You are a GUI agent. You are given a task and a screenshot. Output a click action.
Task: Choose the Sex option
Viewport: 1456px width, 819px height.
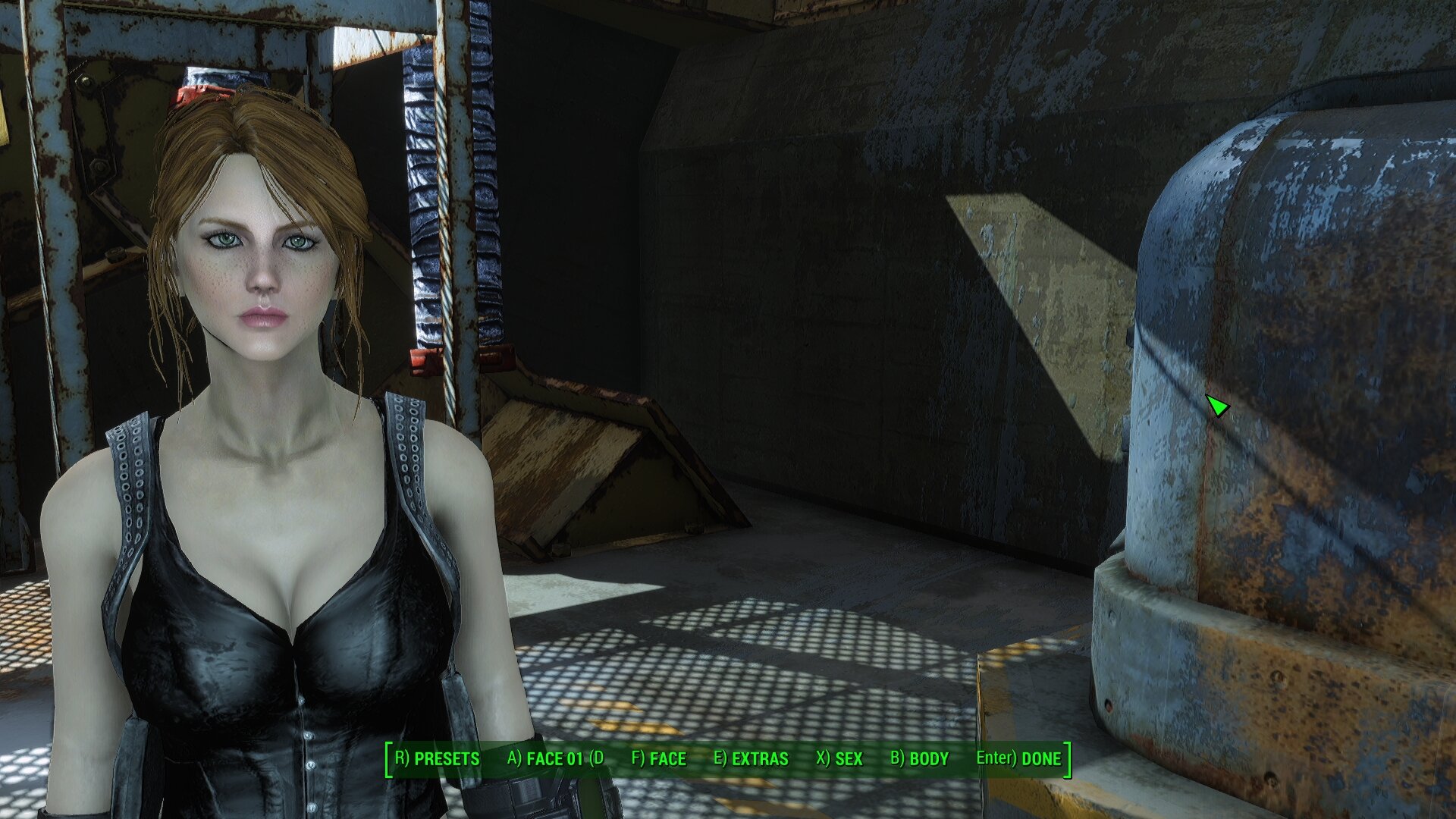tap(839, 759)
